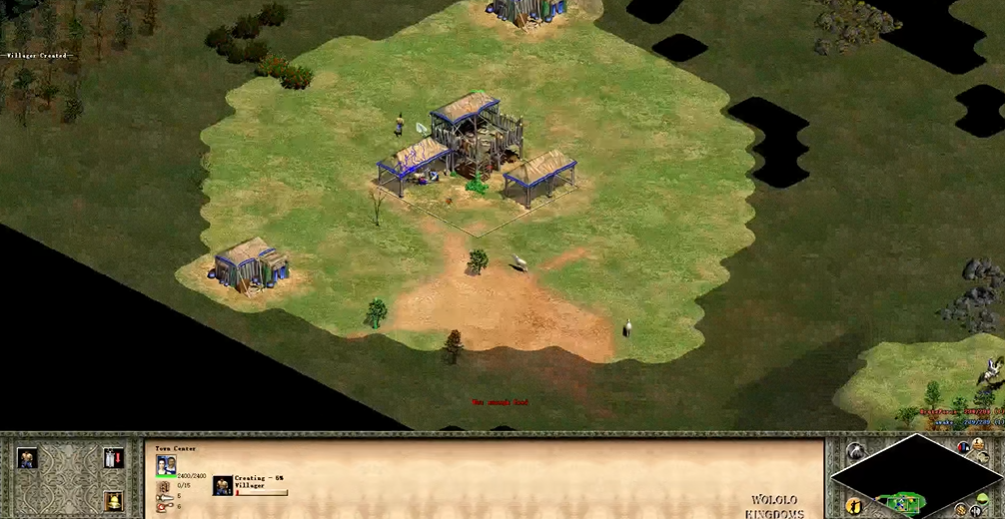This screenshot has width=1005, height=519.
Task: Click the grey signal button above minimap
Action: click(854, 452)
